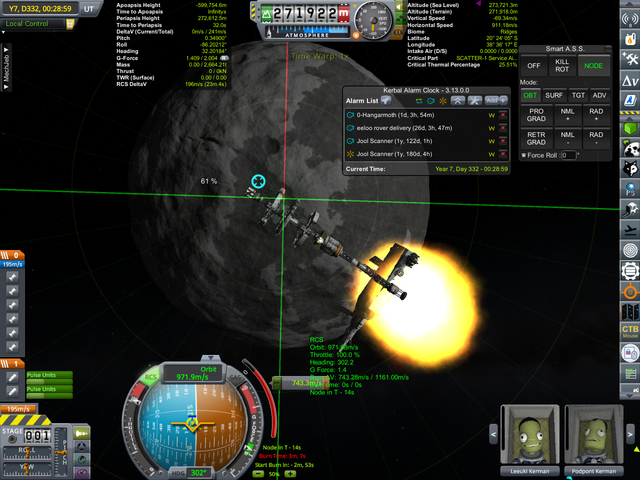Image resolution: width=640 pixels, height=480 pixels.
Task: Turn Smart A.S.S. OFF
Action: tap(534, 65)
